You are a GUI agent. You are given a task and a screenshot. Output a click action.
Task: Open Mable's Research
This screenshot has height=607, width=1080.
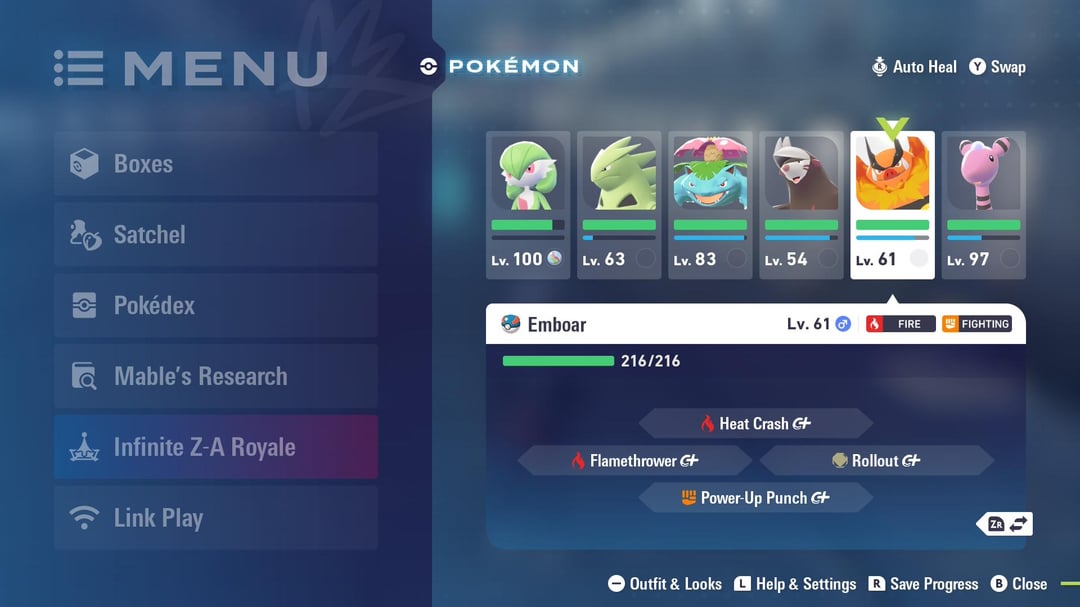215,376
